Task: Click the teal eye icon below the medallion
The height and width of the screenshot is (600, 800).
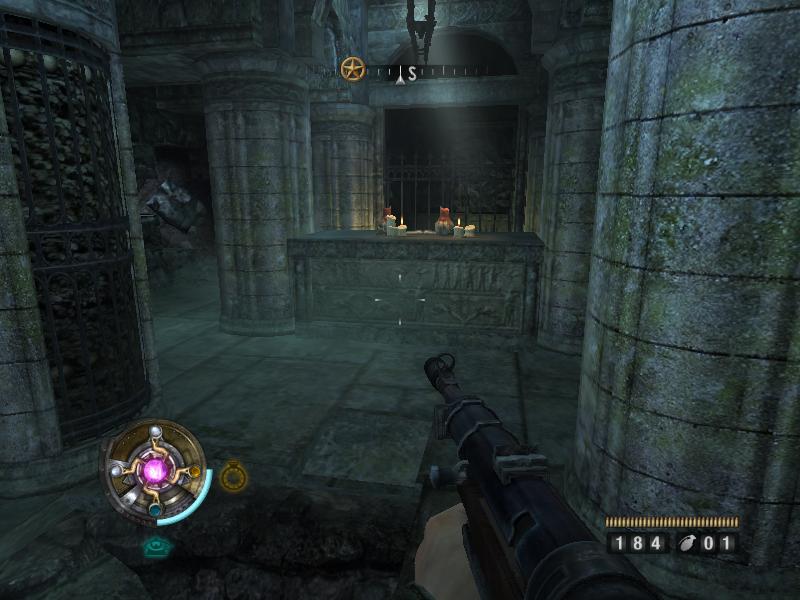Action: (x=154, y=546)
